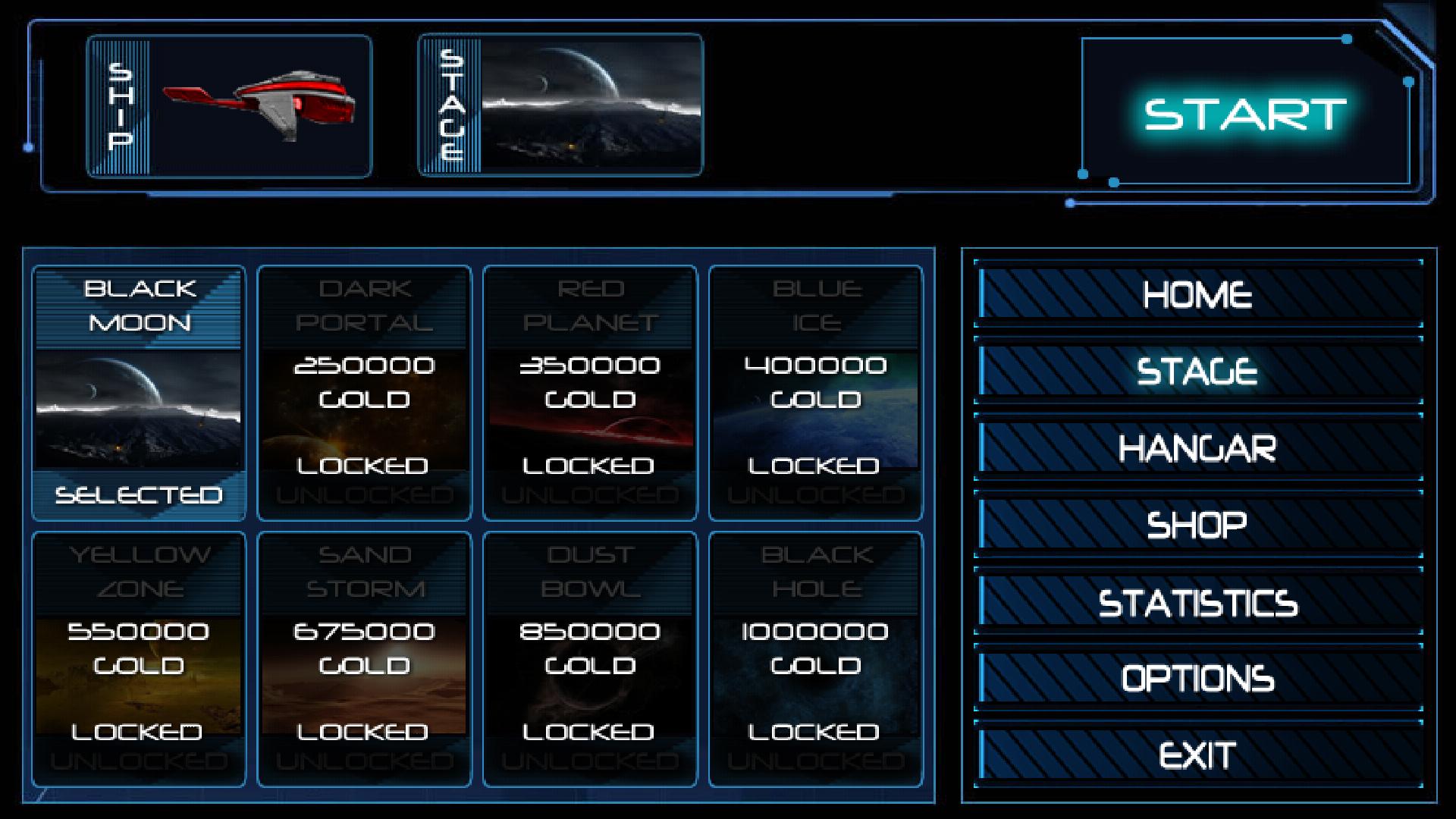Click the current stage preview panel
The image size is (1456, 819).
(x=560, y=105)
